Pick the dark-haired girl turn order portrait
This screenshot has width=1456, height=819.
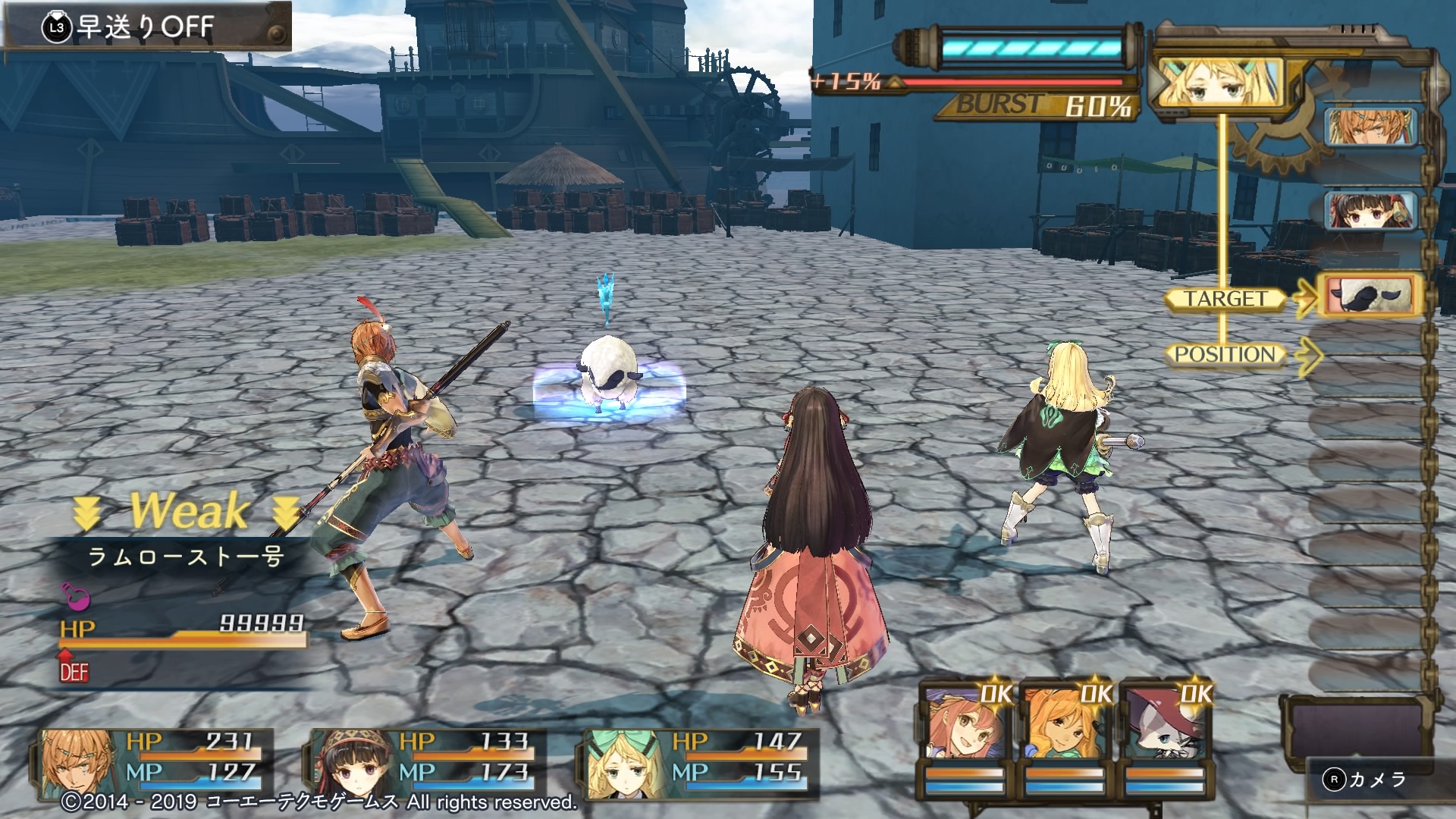point(1370,209)
